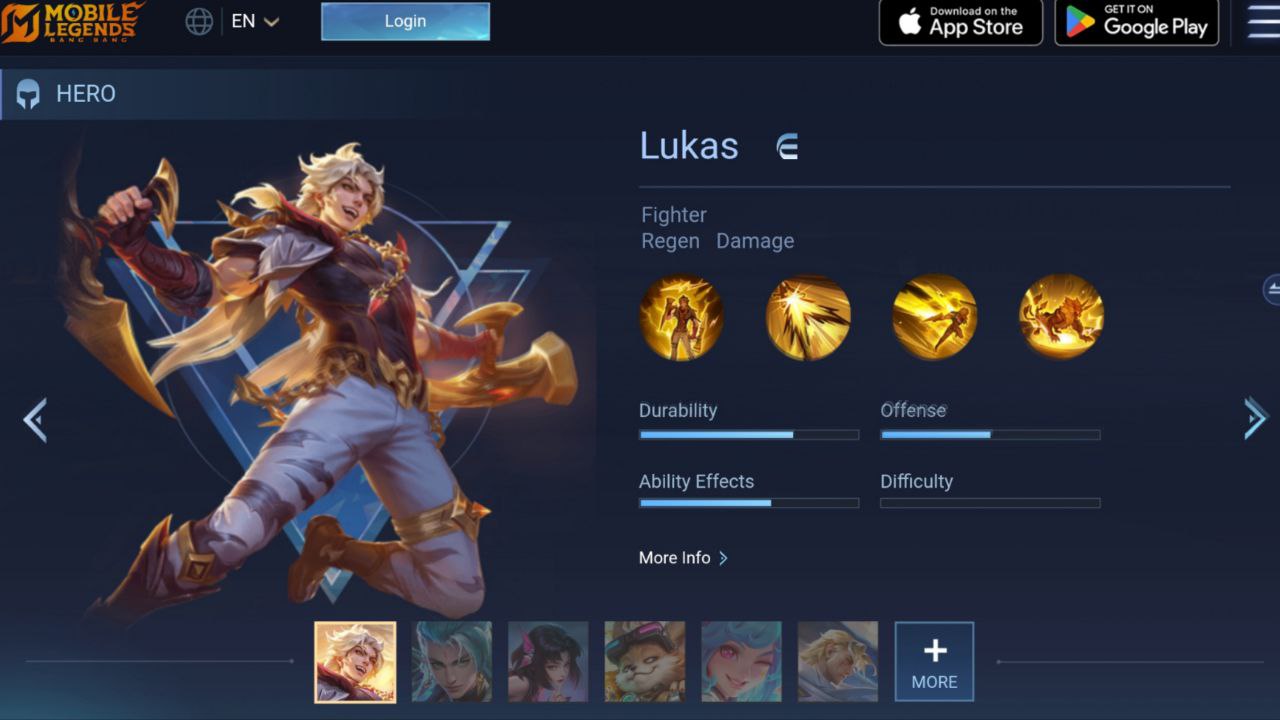Select Lukas's passive skill icon with standing figure
The height and width of the screenshot is (720, 1280).
(681, 317)
